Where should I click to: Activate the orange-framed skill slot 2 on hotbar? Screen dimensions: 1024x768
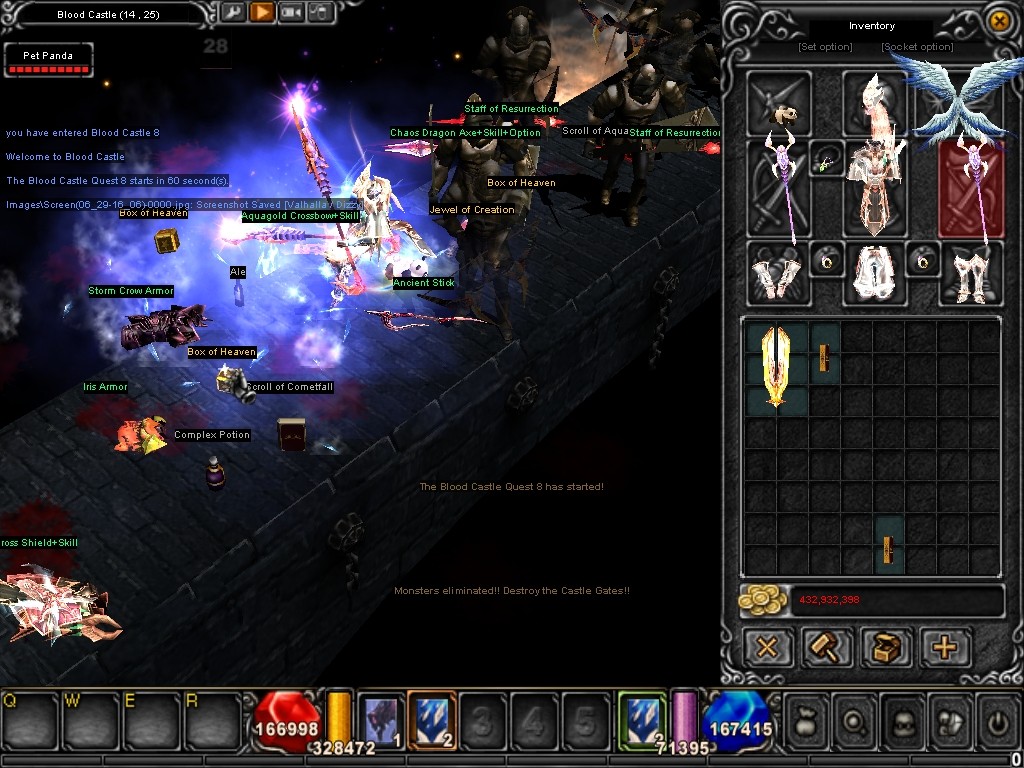click(x=432, y=718)
